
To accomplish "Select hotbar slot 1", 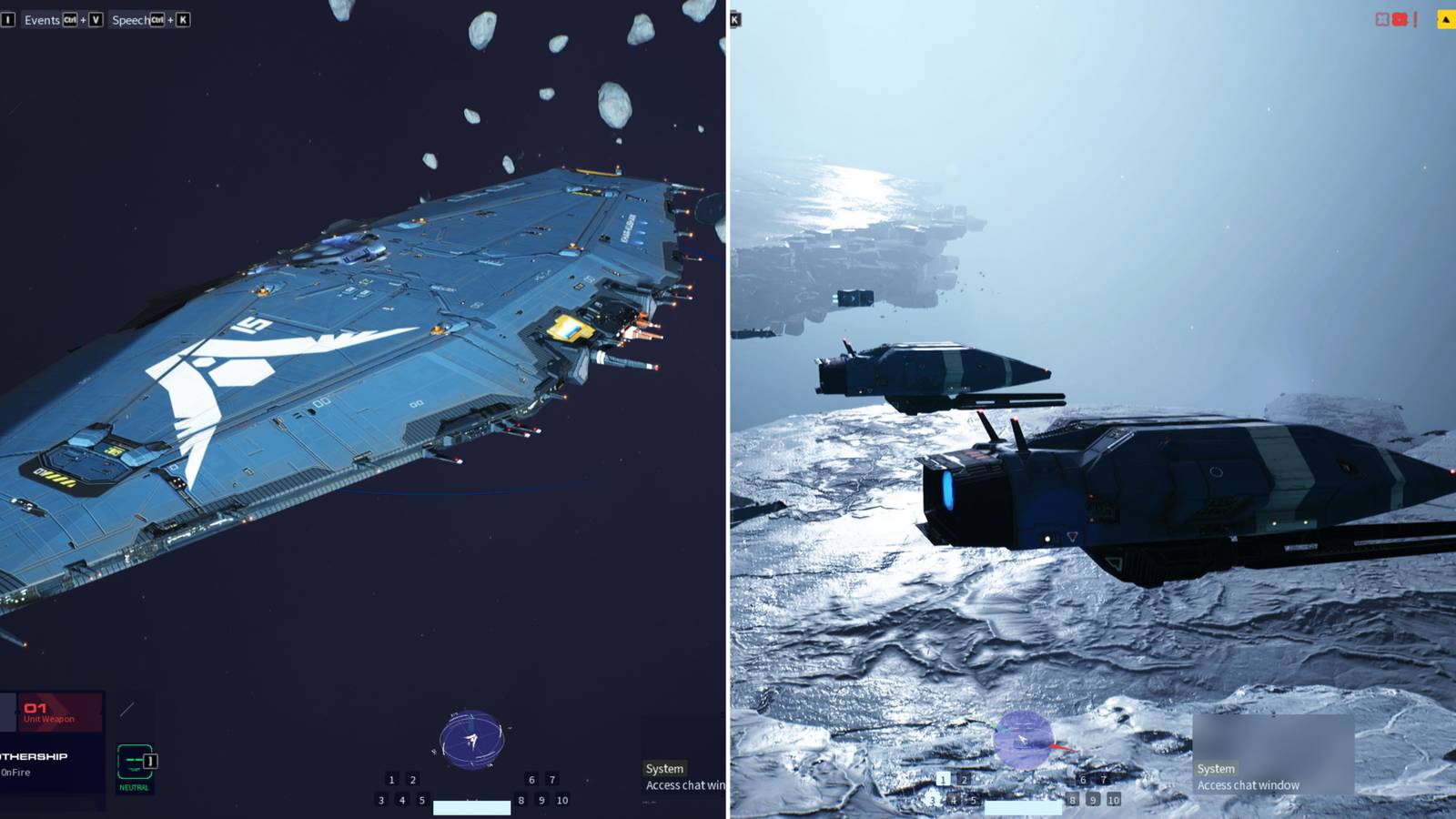I will 391,779.
